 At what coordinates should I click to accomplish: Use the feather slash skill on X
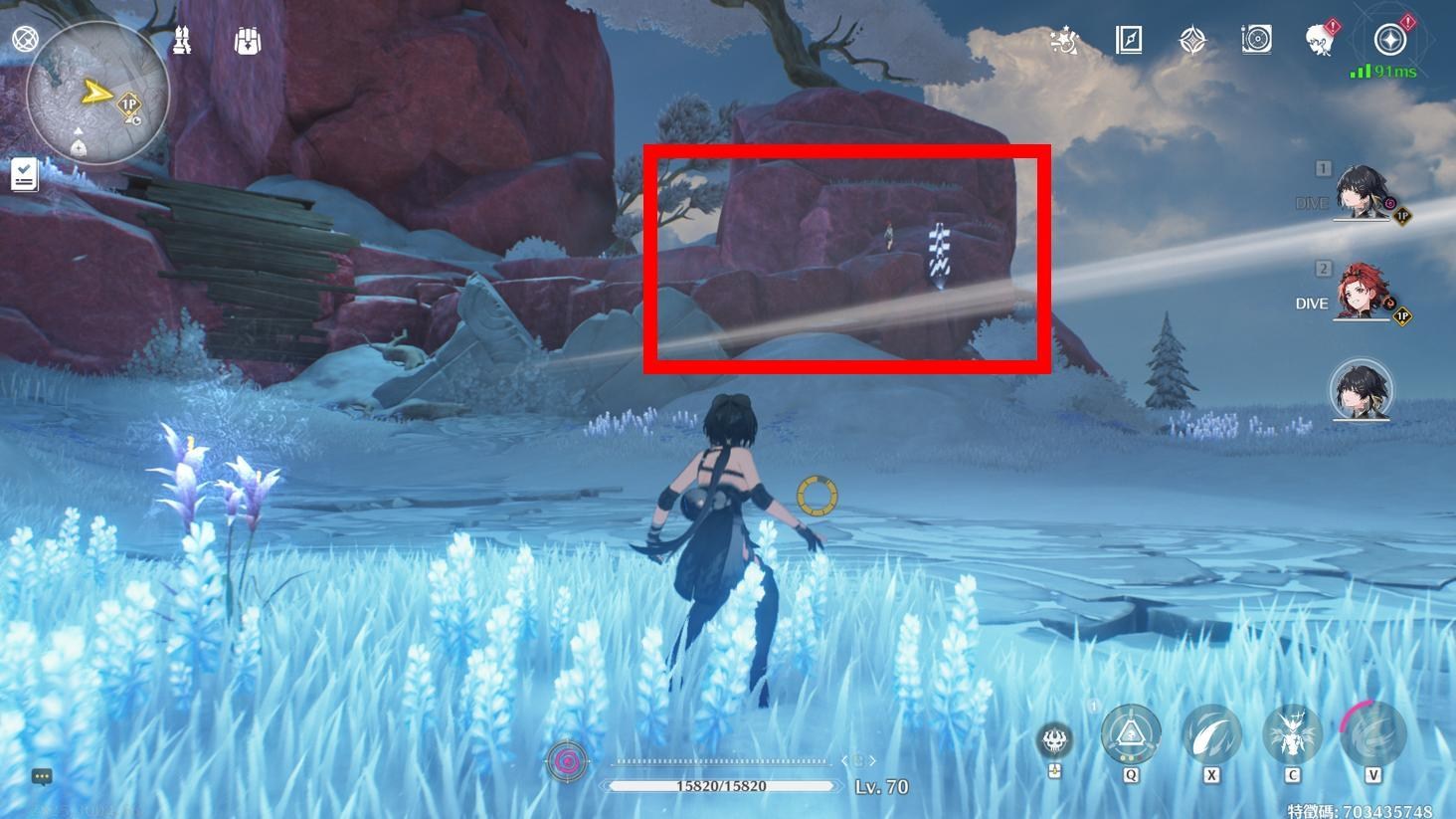click(x=1211, y=736)
